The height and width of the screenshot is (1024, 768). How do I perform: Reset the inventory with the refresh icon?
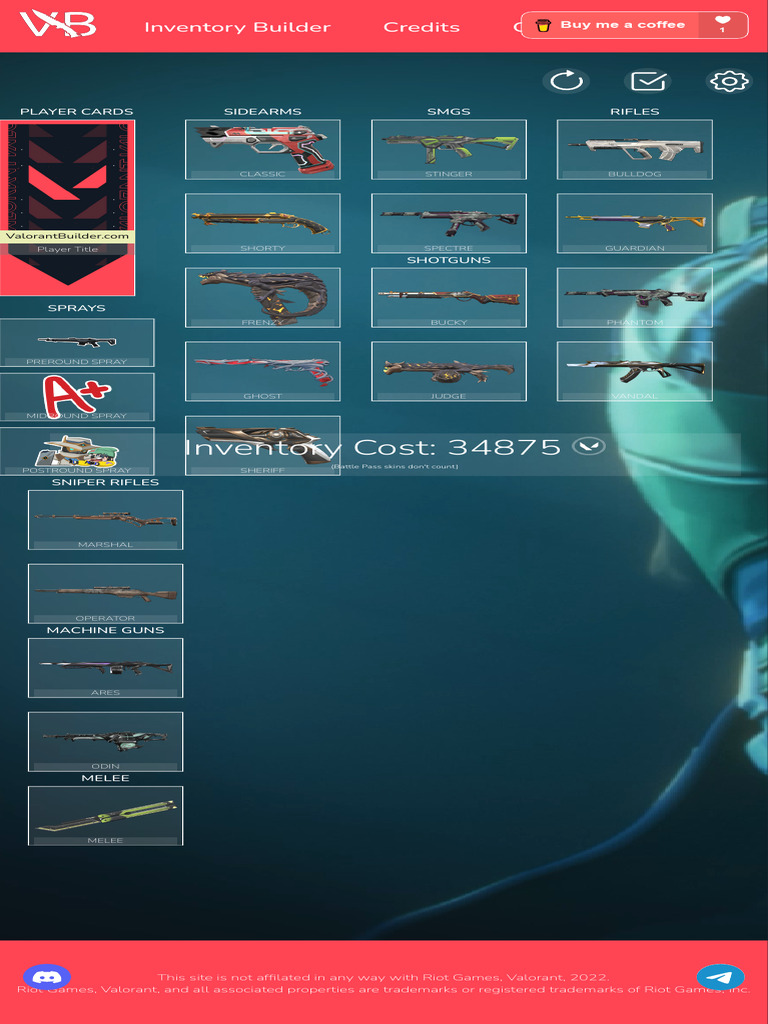(x=567, y=81)
